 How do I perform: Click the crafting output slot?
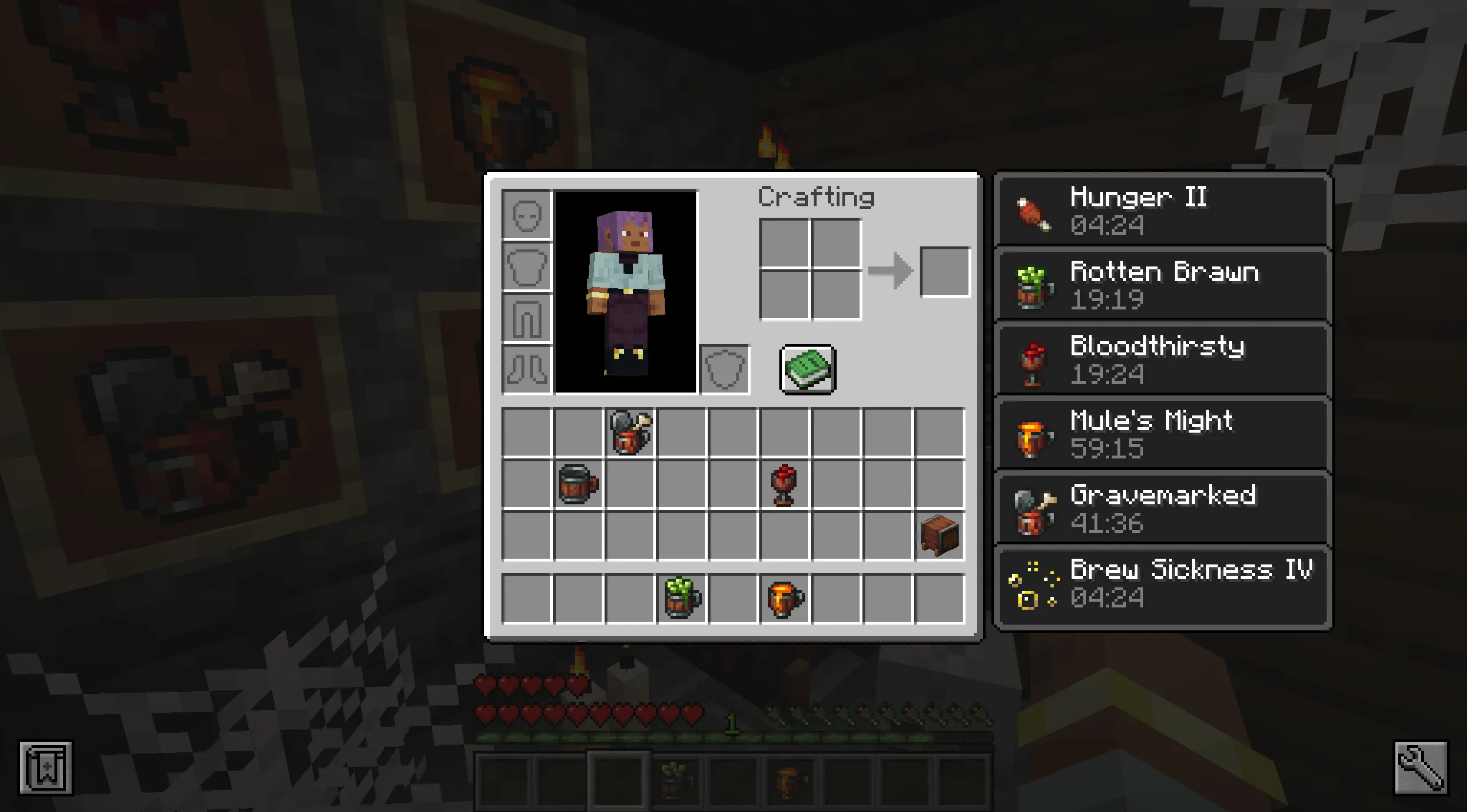[x=944, y=270]
